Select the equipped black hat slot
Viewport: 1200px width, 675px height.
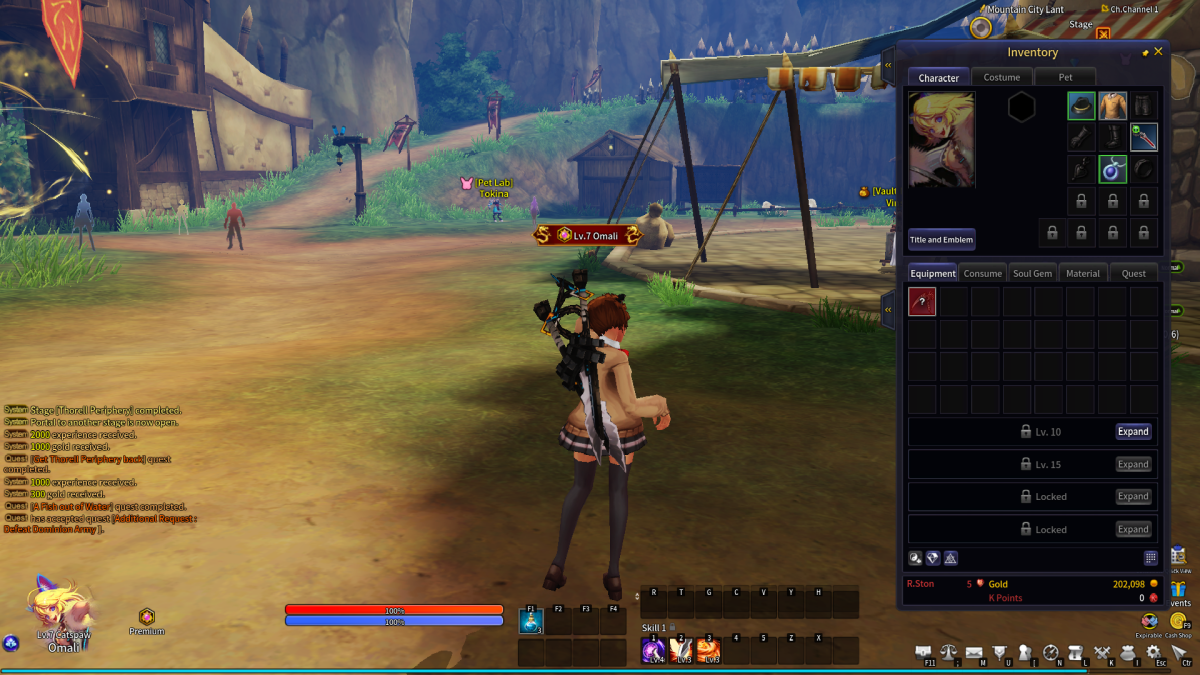[x=1081, y=106]
